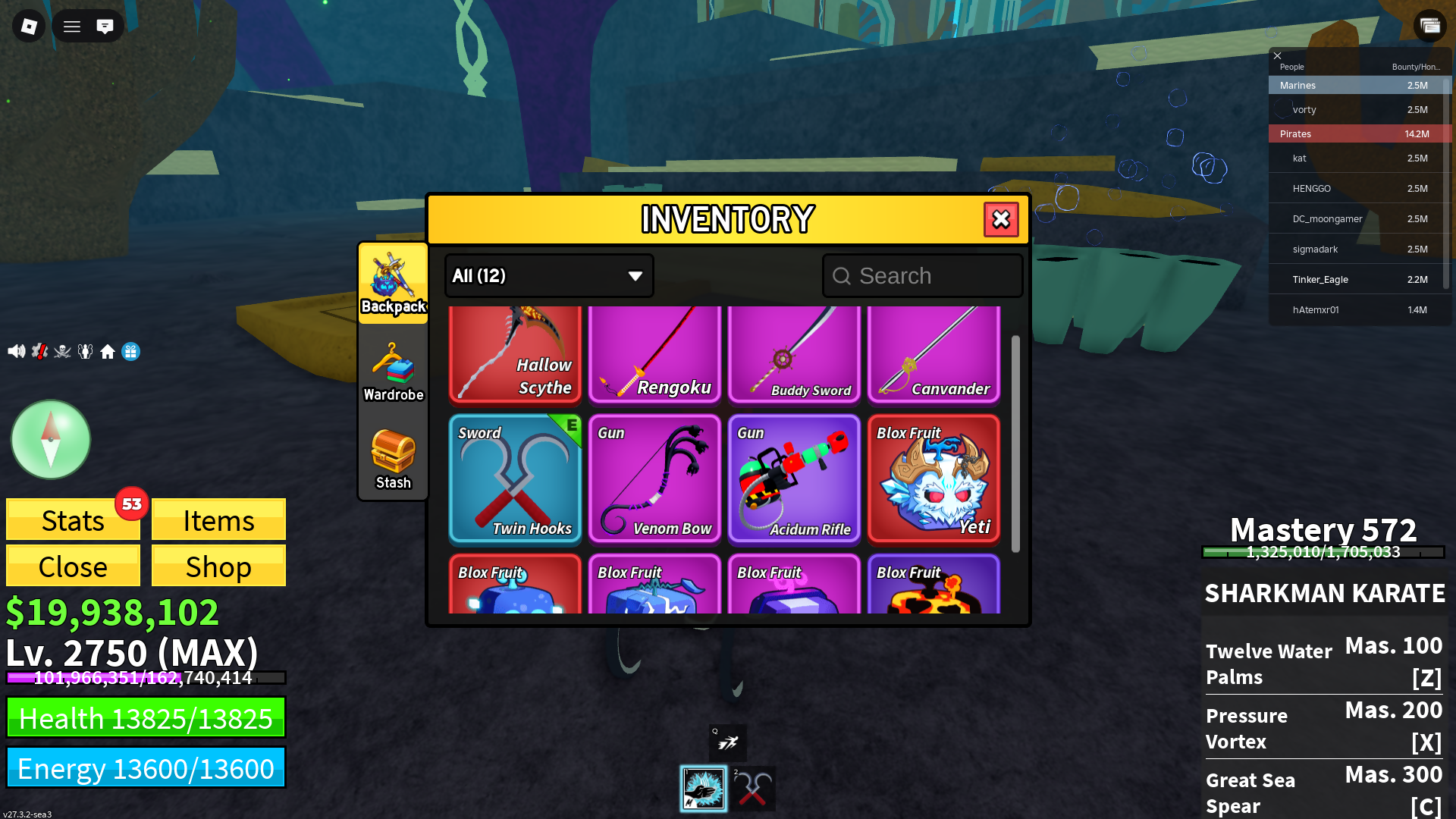Click the blue gift rewards icon
The width and height of the screenshot is (1456, 819).
click(x=130, y=351)
